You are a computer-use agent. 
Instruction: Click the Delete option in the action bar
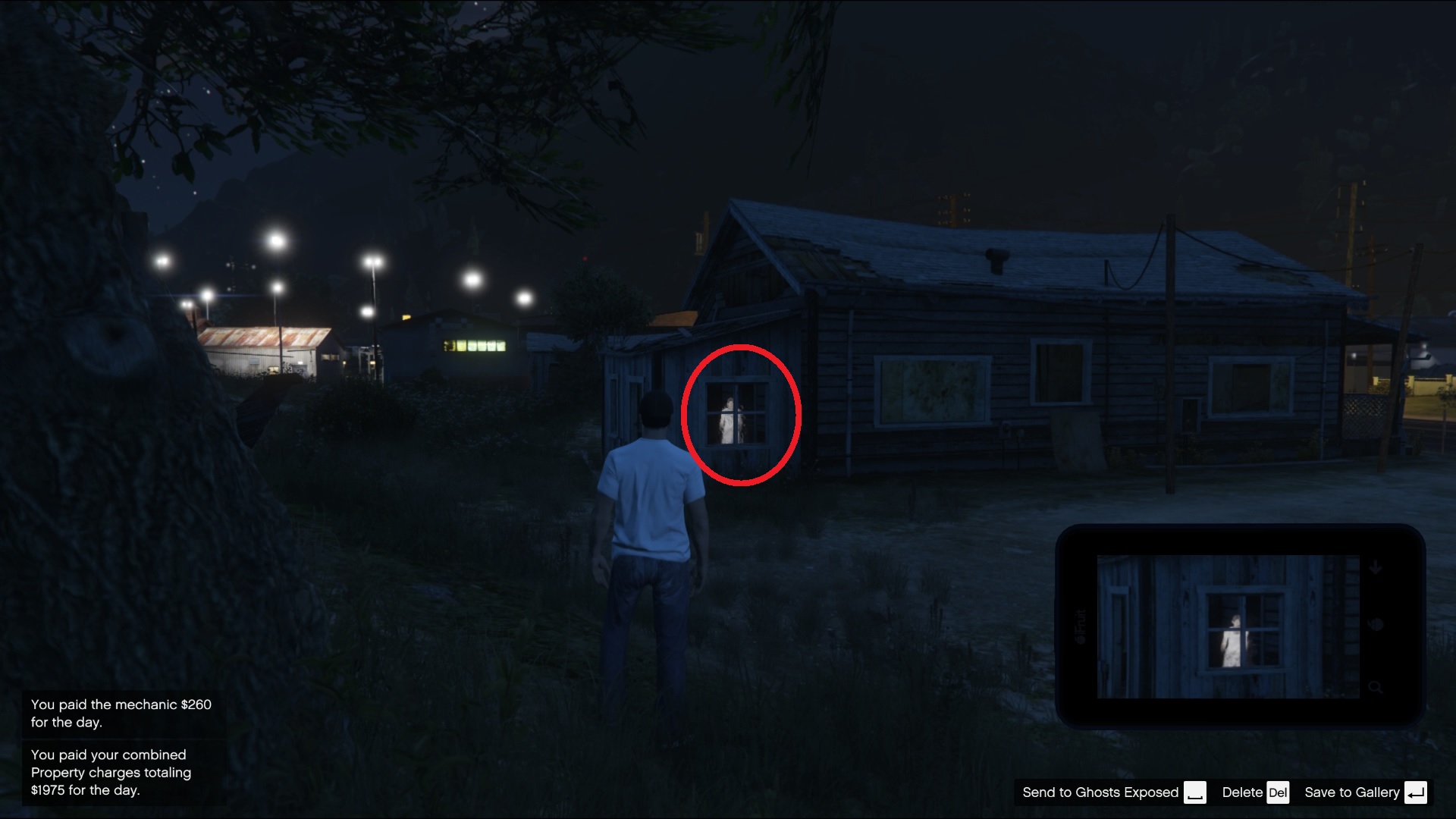coord(1241,792)
